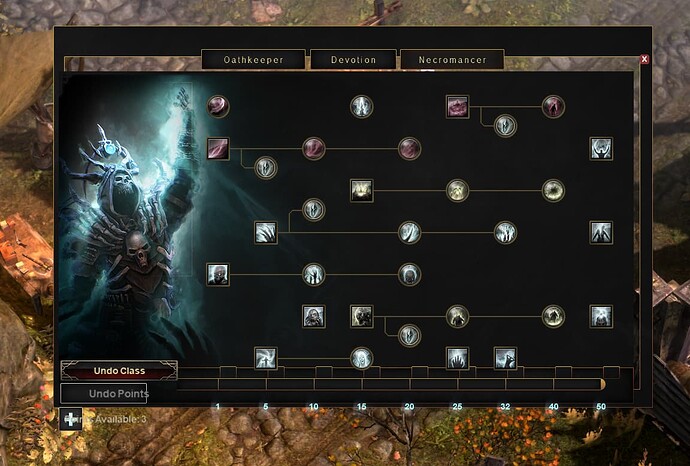
Task: Open the Devotion tab
Action: click(353, 60)
